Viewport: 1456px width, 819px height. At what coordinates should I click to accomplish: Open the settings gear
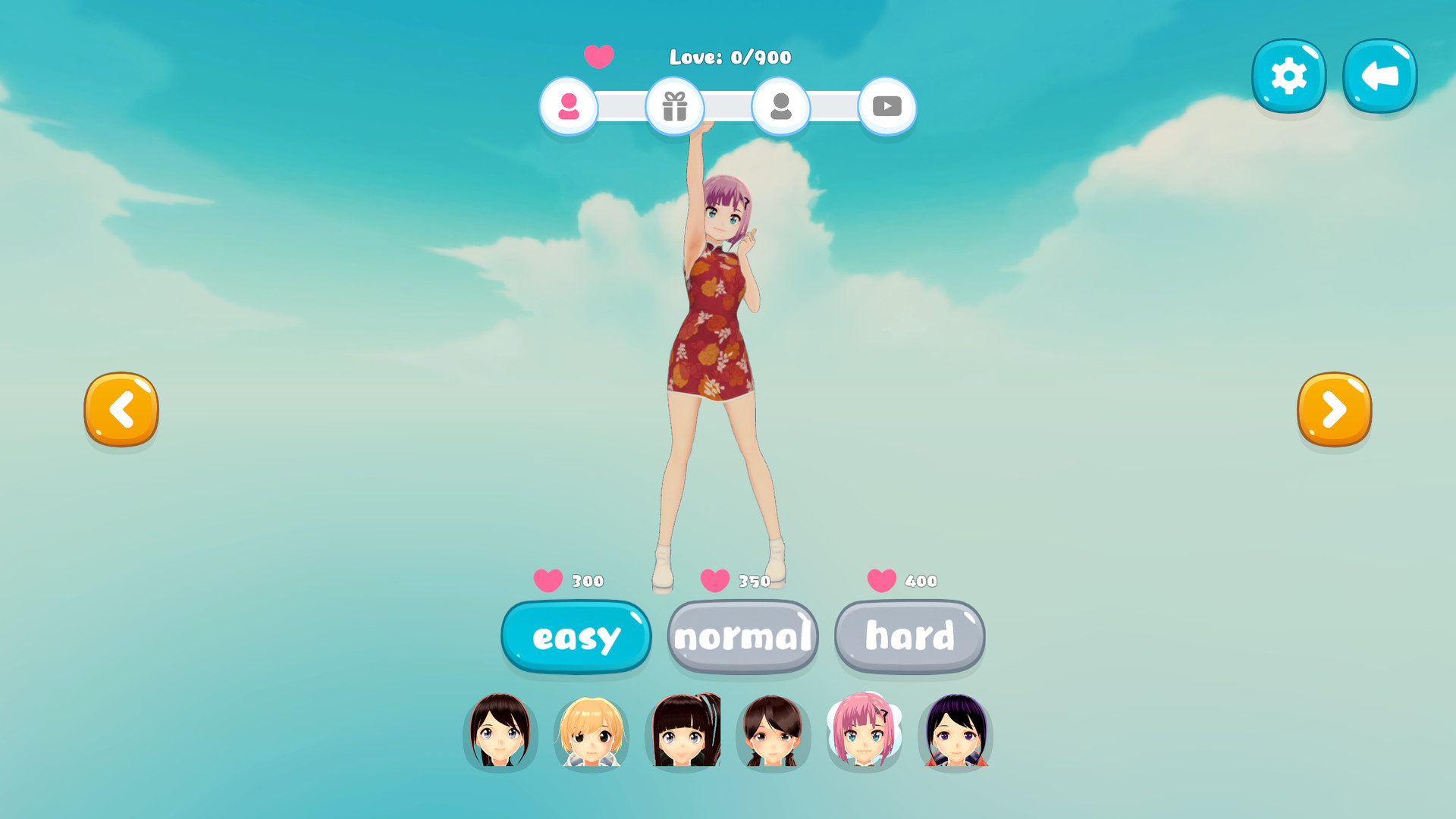(1288, 74)
